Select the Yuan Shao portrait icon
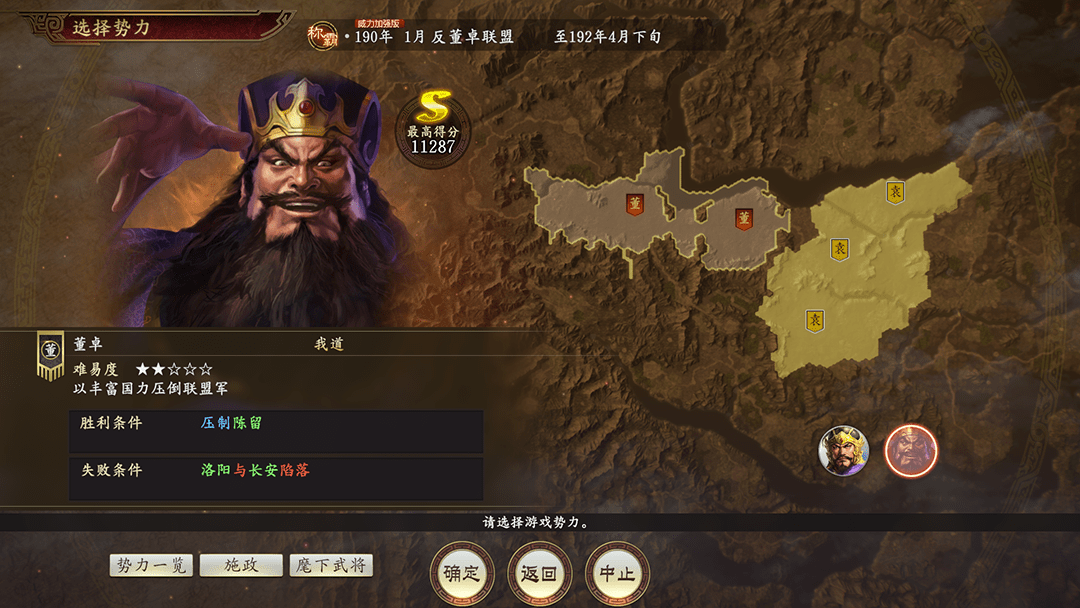 coord(843,451)
